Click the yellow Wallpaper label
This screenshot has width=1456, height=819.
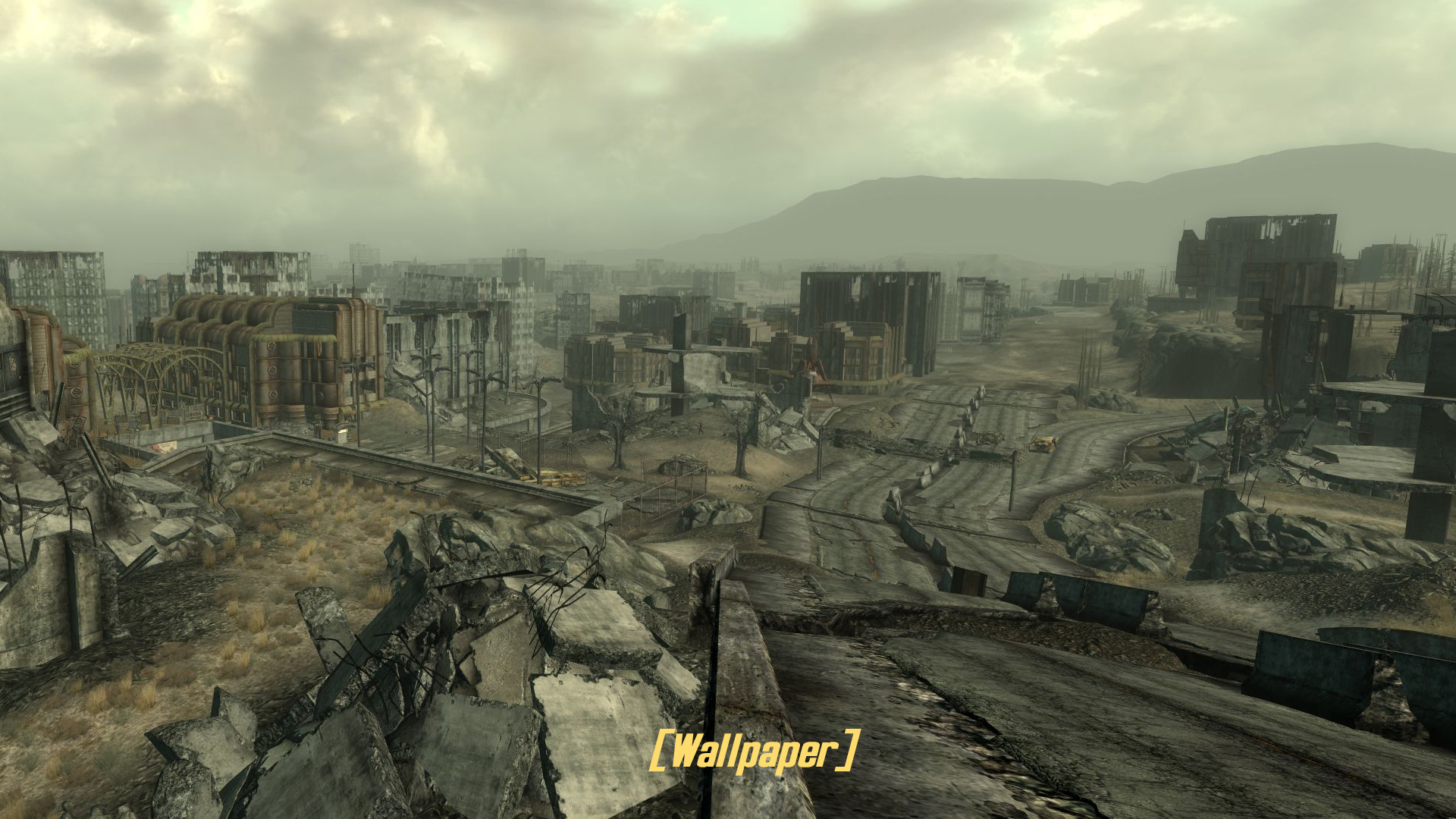coord(755,751)
